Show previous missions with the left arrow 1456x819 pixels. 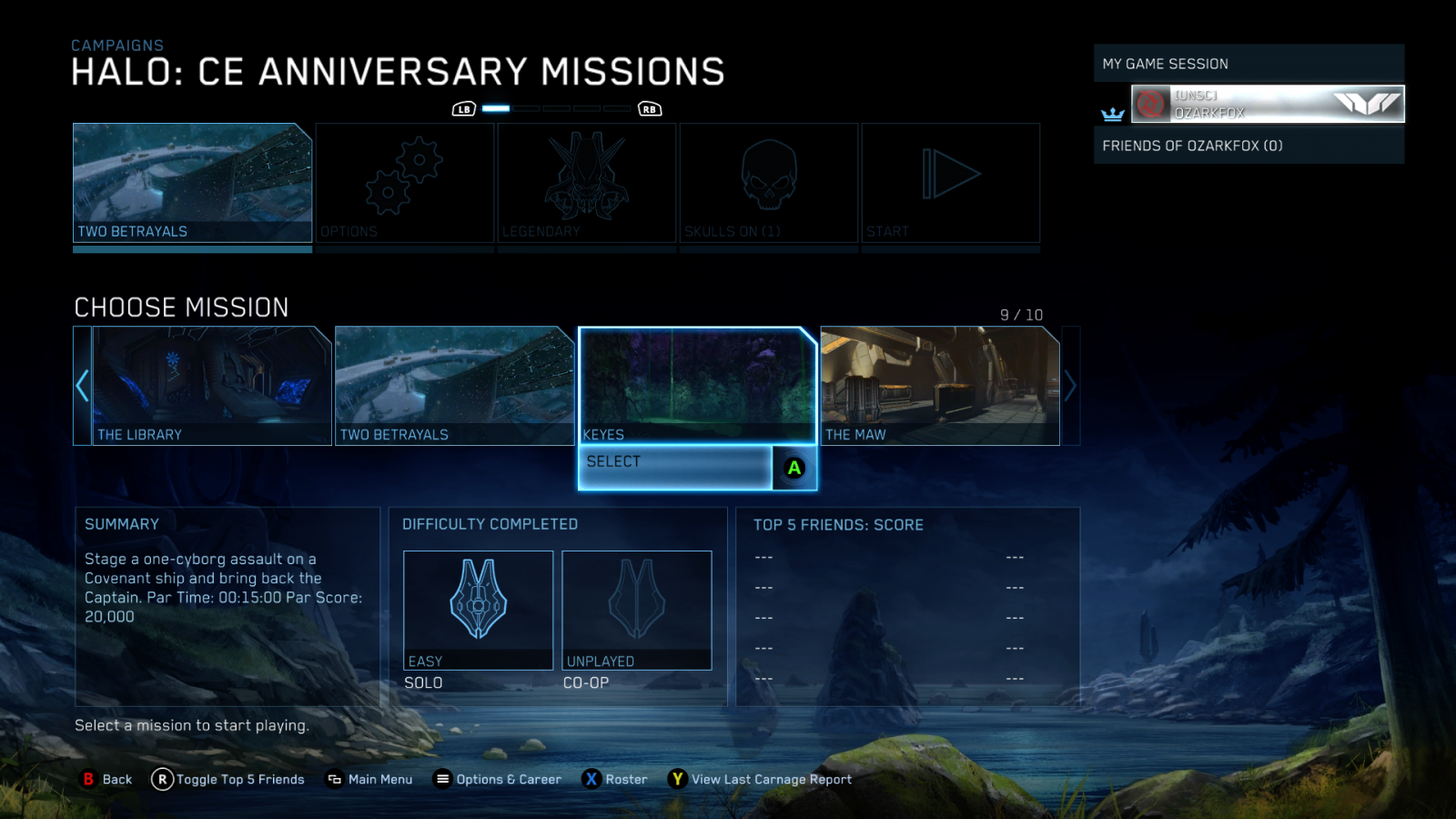(x=82, y=385)
